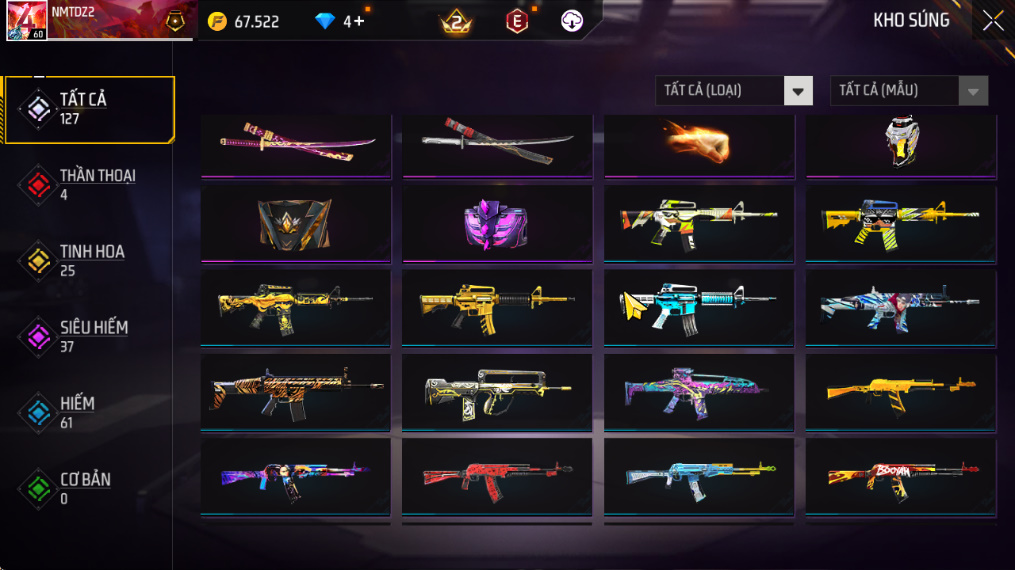
Task: Choose the purple demon mask gloo wall
Action: click(498, 222)
